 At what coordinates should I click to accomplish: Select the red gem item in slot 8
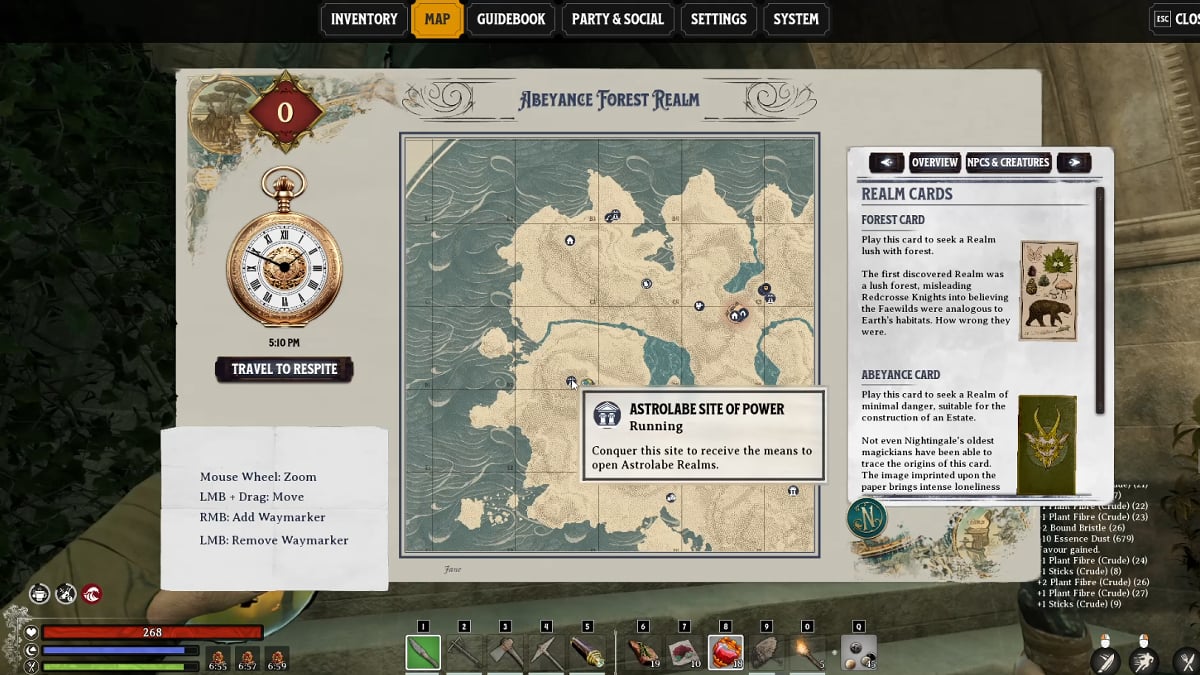(x=725, y=652)
